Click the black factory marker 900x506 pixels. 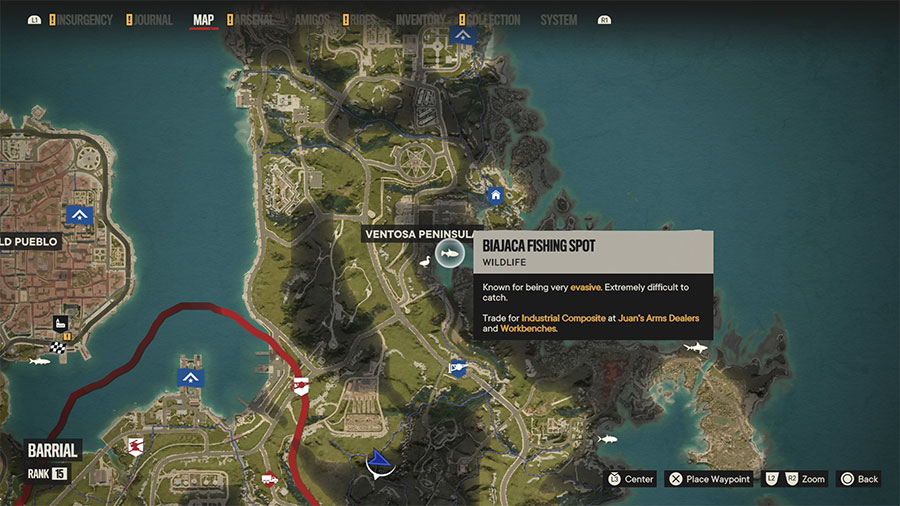coord(60,324)
